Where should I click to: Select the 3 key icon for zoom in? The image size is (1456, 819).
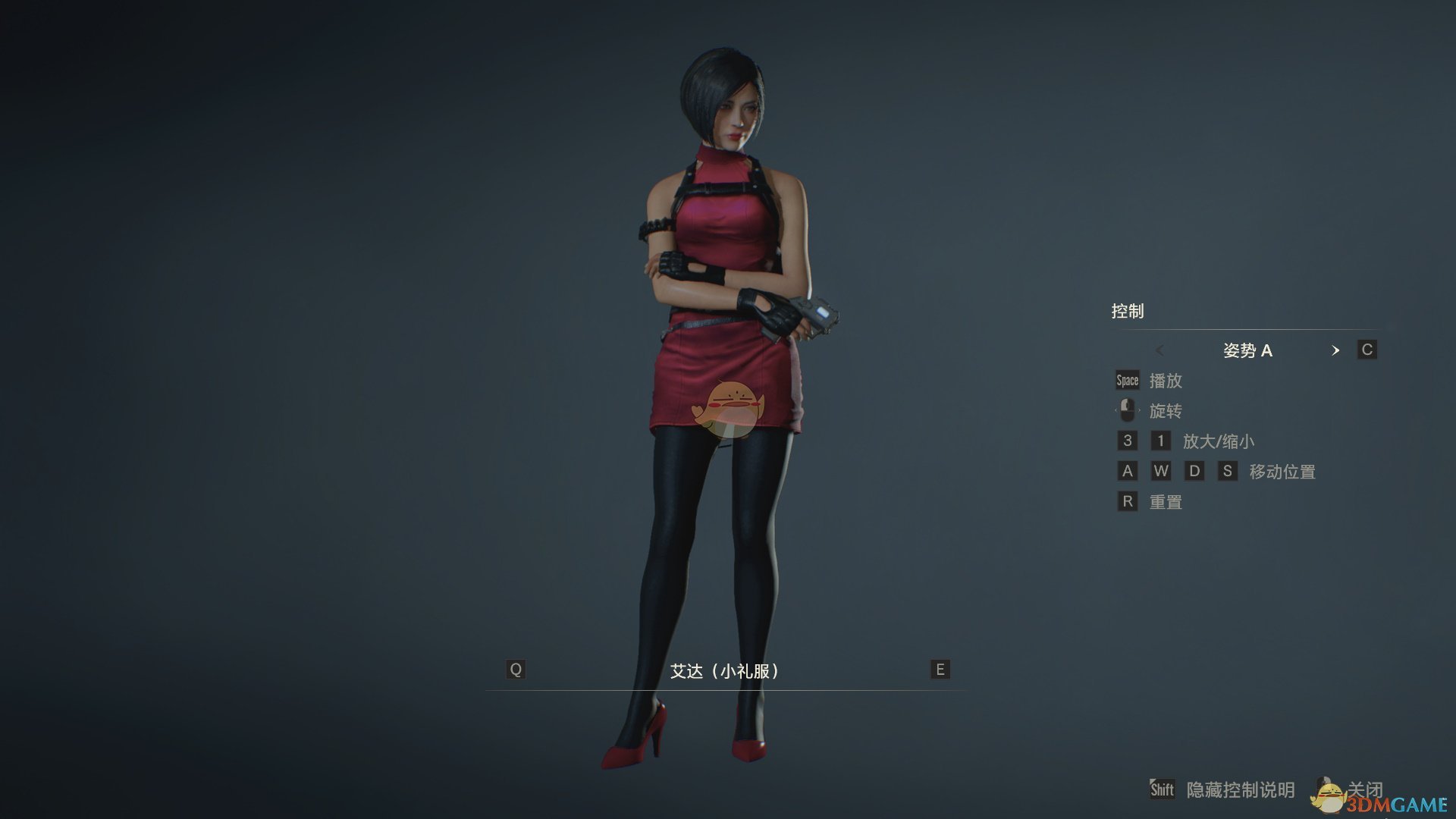tap(1126, 441)
